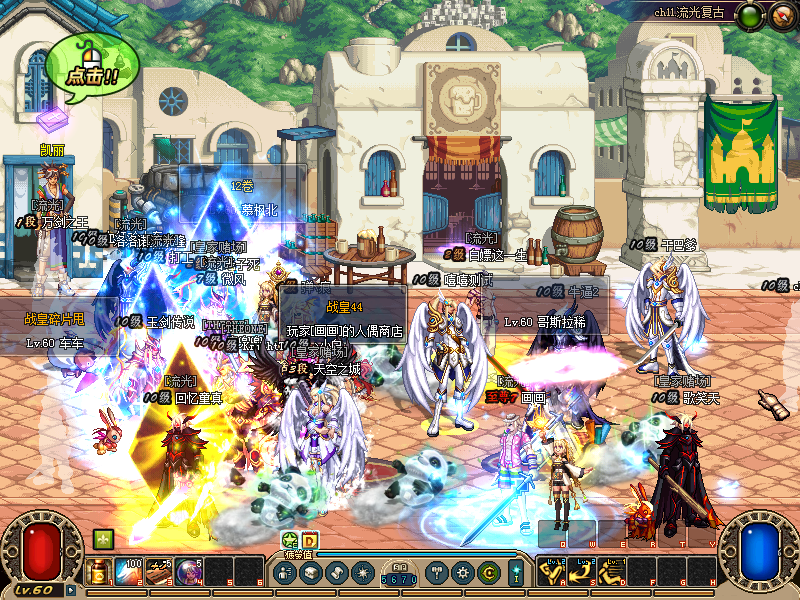Use the chocolate bar item in slot 3
The image size is (800, 600).
tap(160, 573)
